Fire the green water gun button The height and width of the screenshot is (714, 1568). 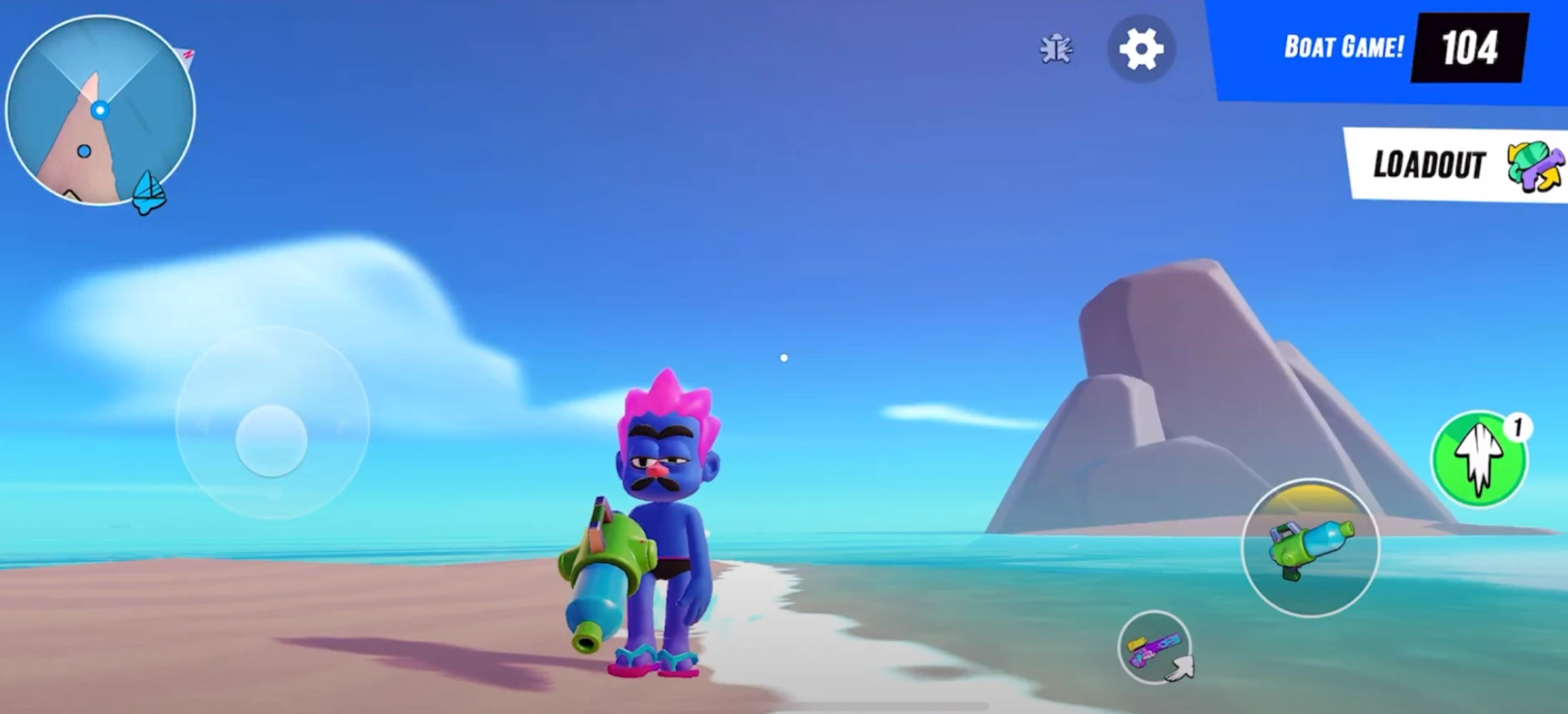click(x=1309, y=547)
